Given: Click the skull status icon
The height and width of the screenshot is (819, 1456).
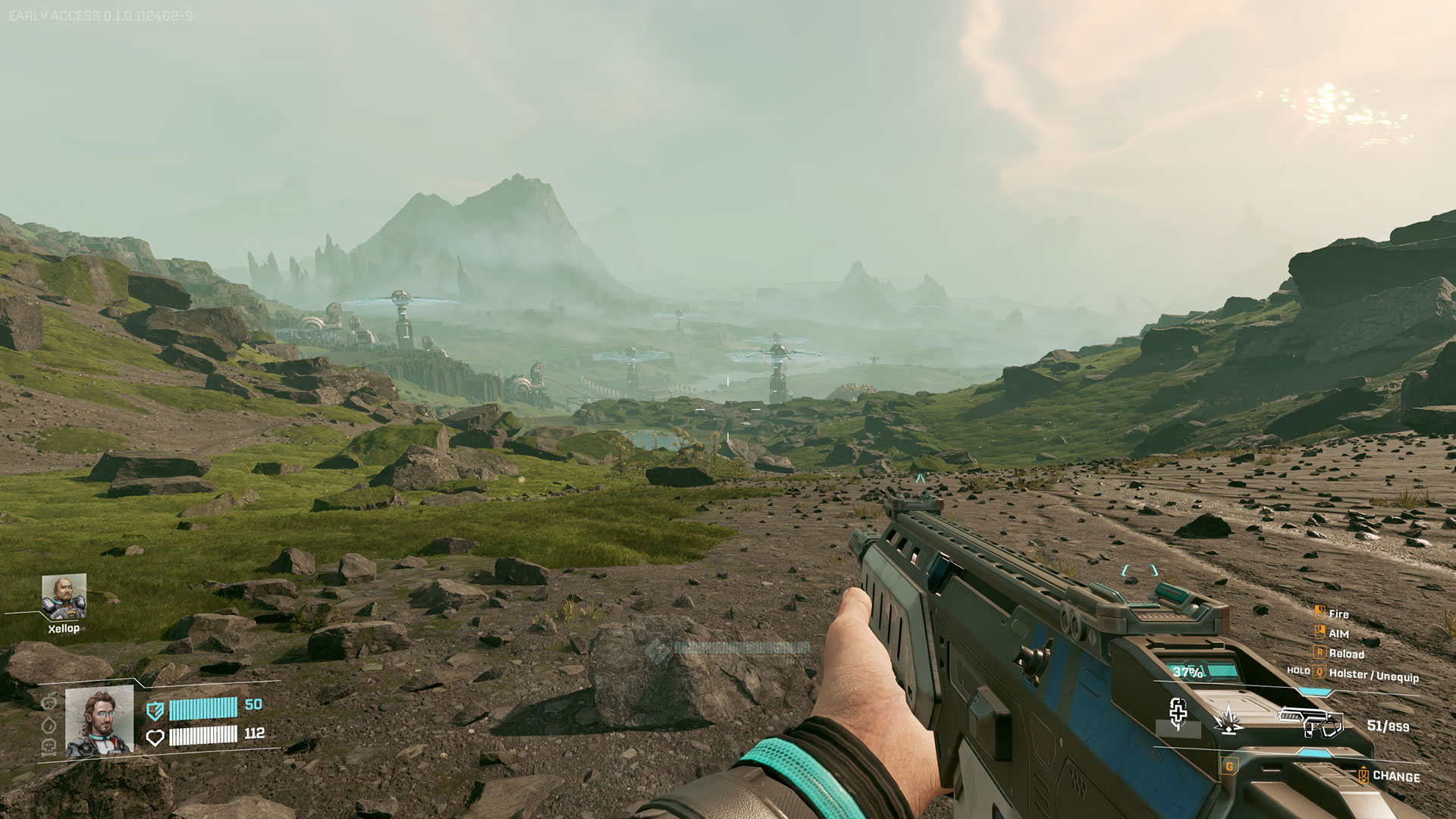Looking at the screenshot, I should click(49, 748).
